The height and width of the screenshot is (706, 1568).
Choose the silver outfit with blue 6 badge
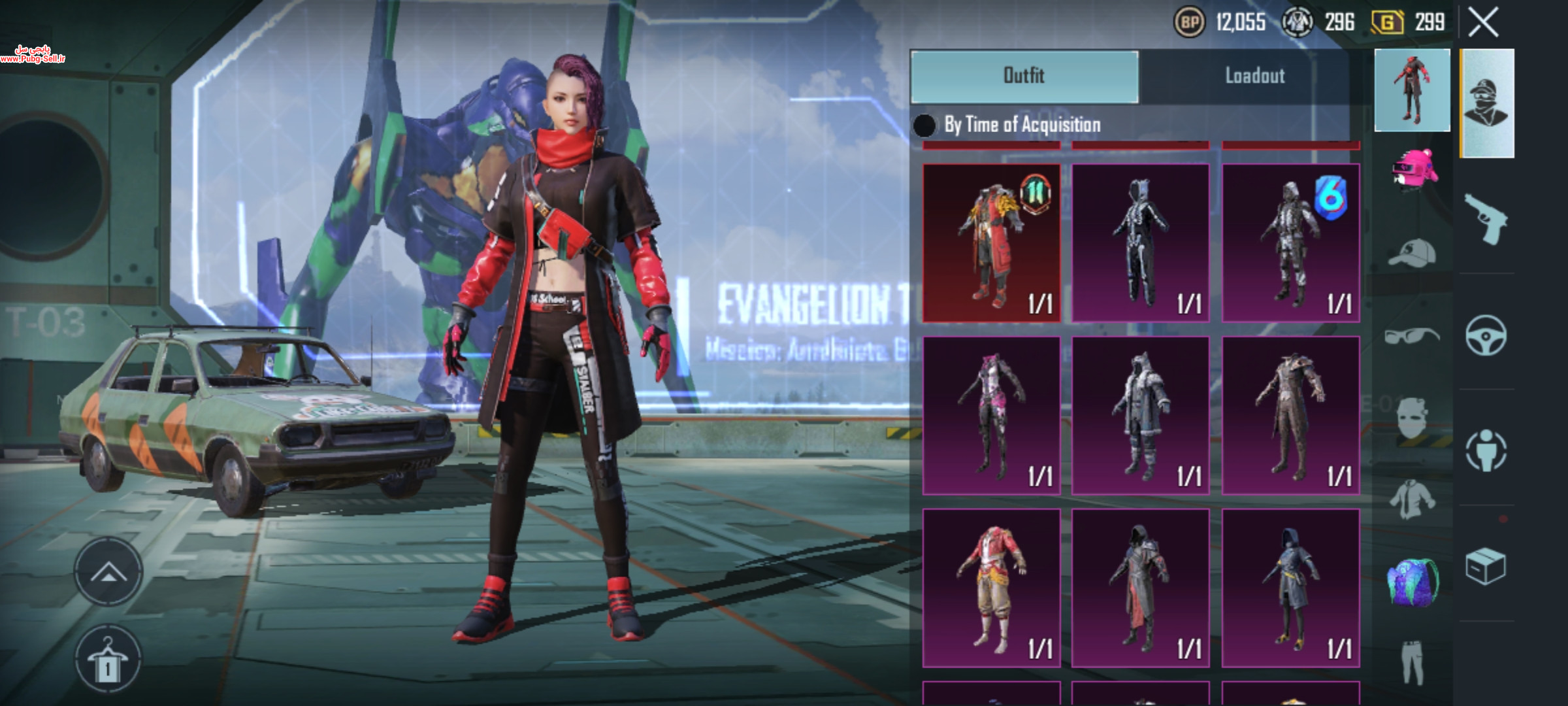(1291, 243)
